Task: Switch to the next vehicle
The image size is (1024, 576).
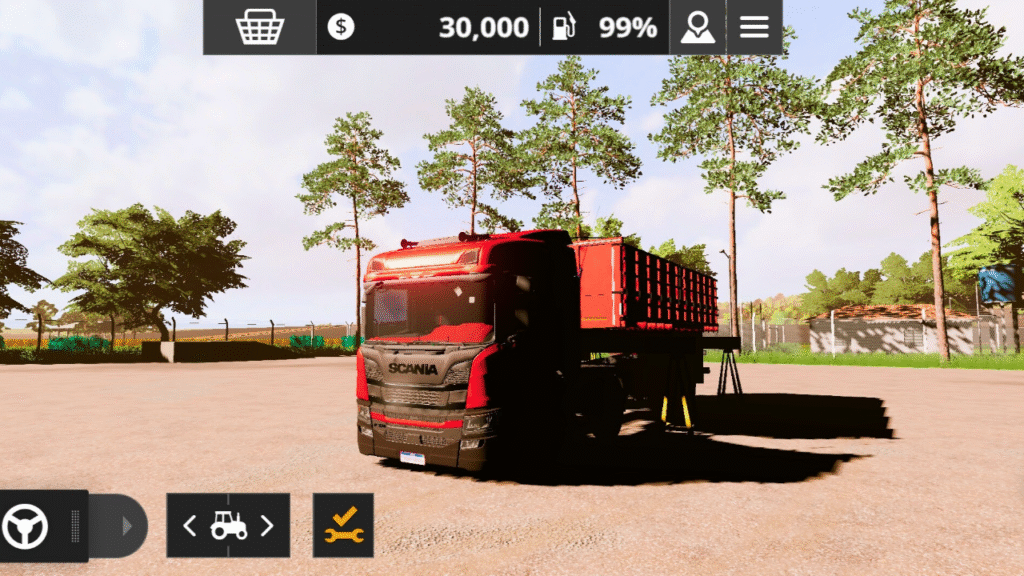Action: tap(267, 525)
